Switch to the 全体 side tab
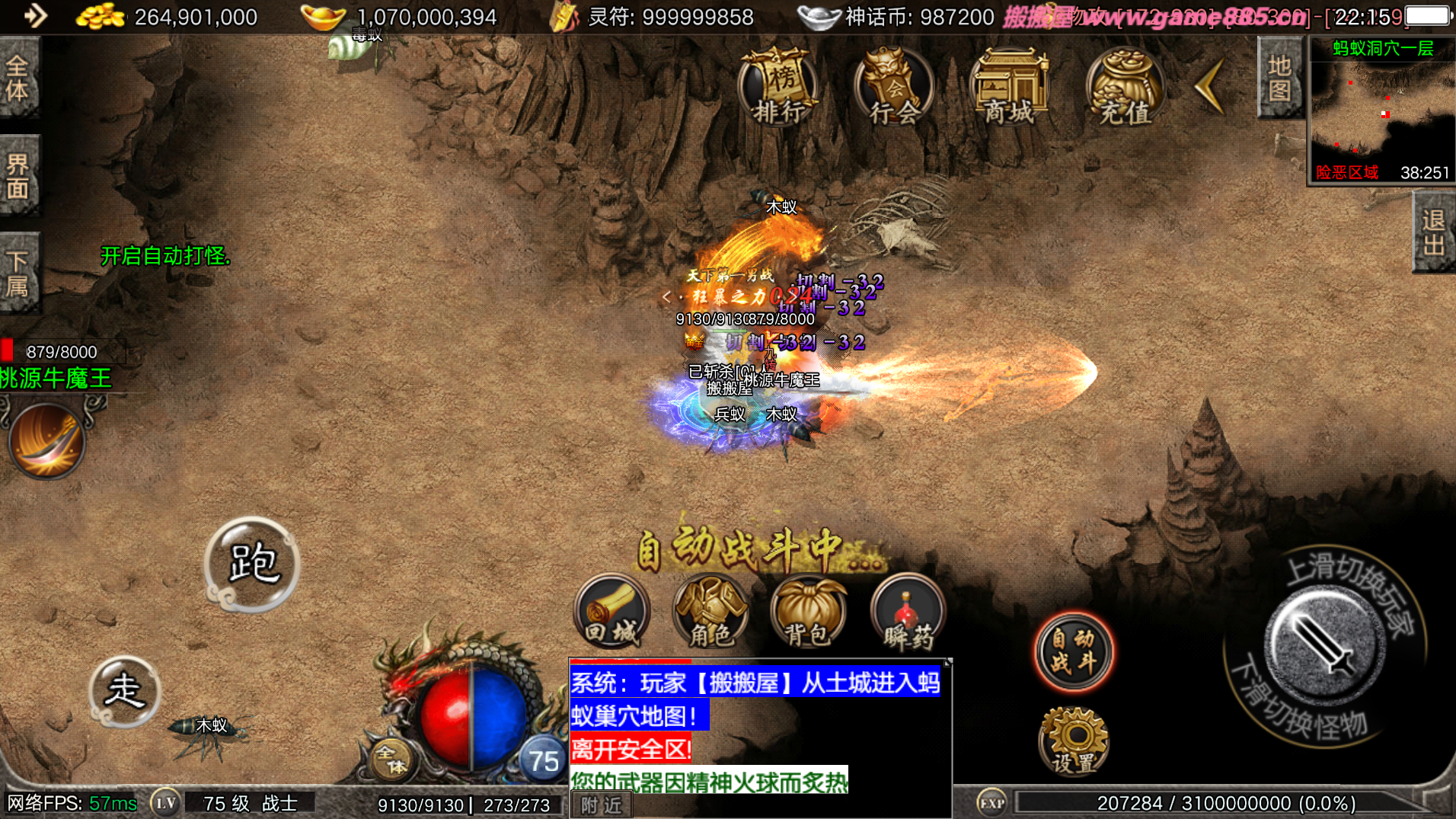This screenshot has height=819, width=1456. tap(18, 78)
